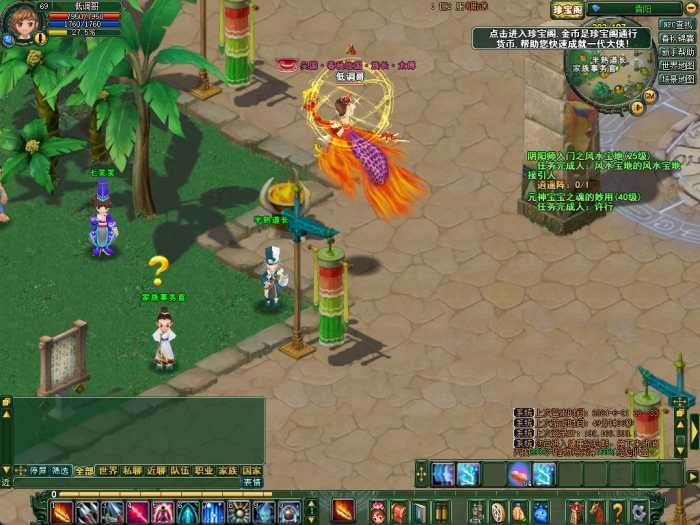Switch chat to the 家族 family channel
The image size is (700, 525).
pyautogui.click(x=228, y=470)
